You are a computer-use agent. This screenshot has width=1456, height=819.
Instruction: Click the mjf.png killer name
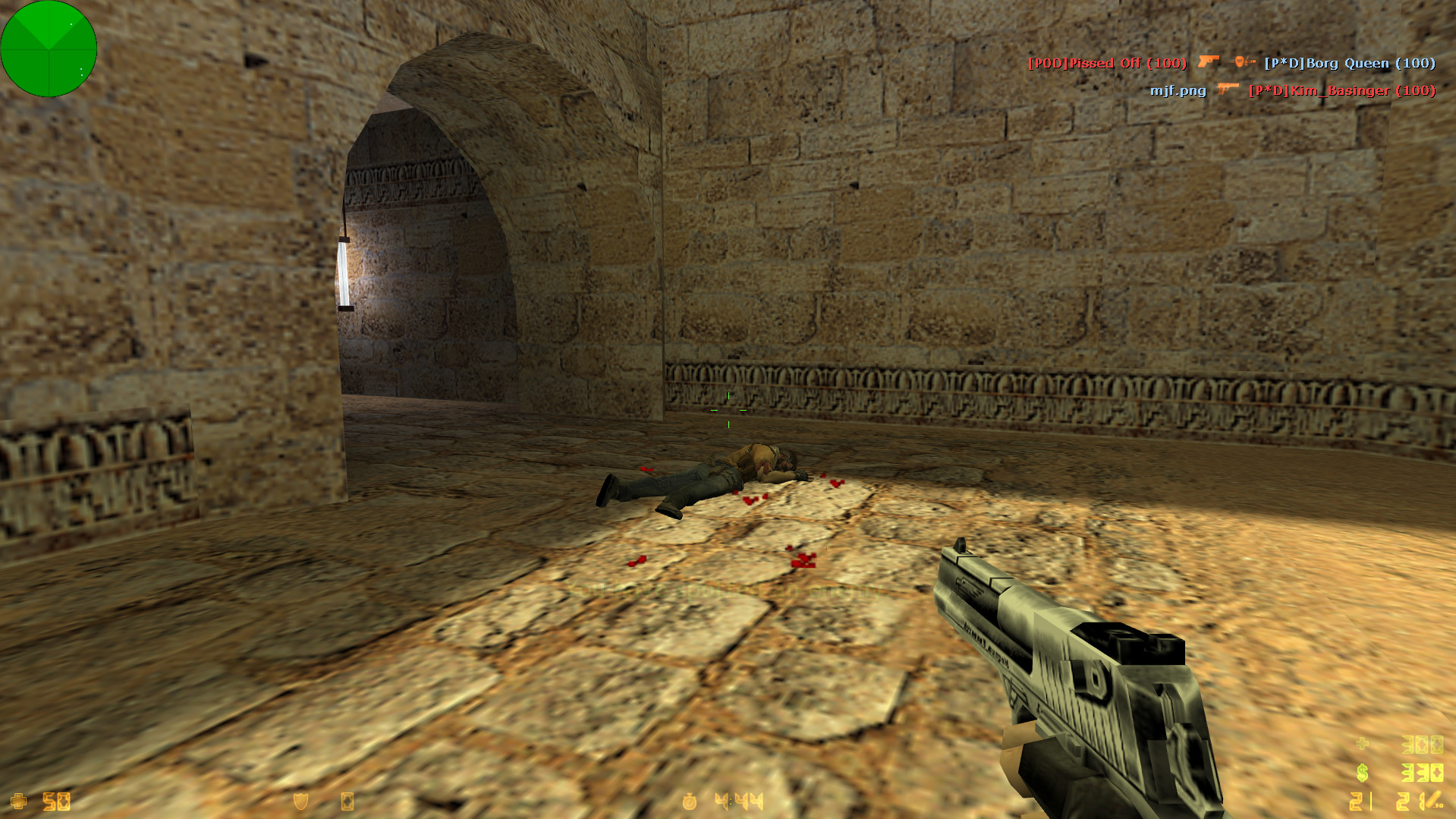(1178, 90)
